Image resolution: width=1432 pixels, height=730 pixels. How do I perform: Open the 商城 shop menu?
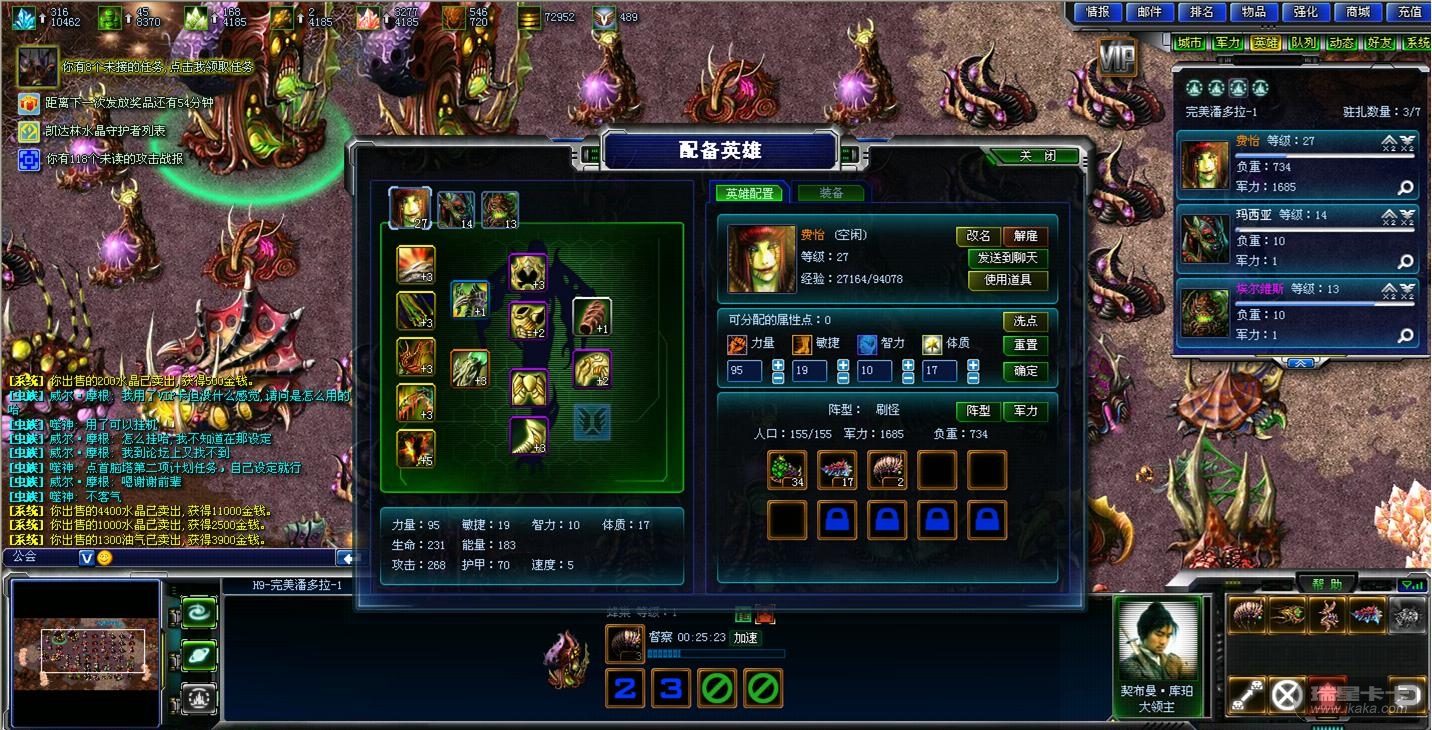(x=1358, y=12)
